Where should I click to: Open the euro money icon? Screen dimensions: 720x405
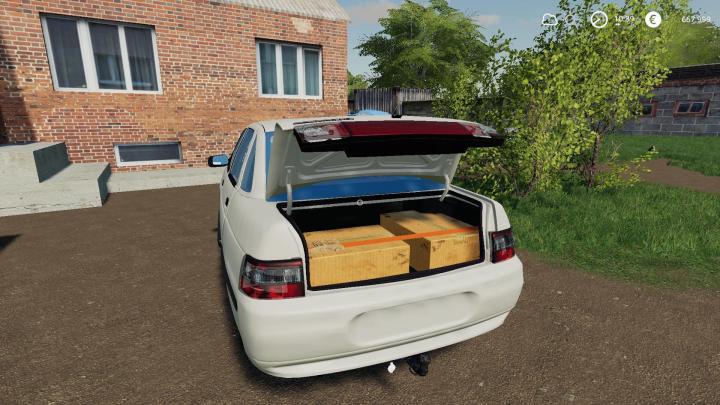coord(653,19)
